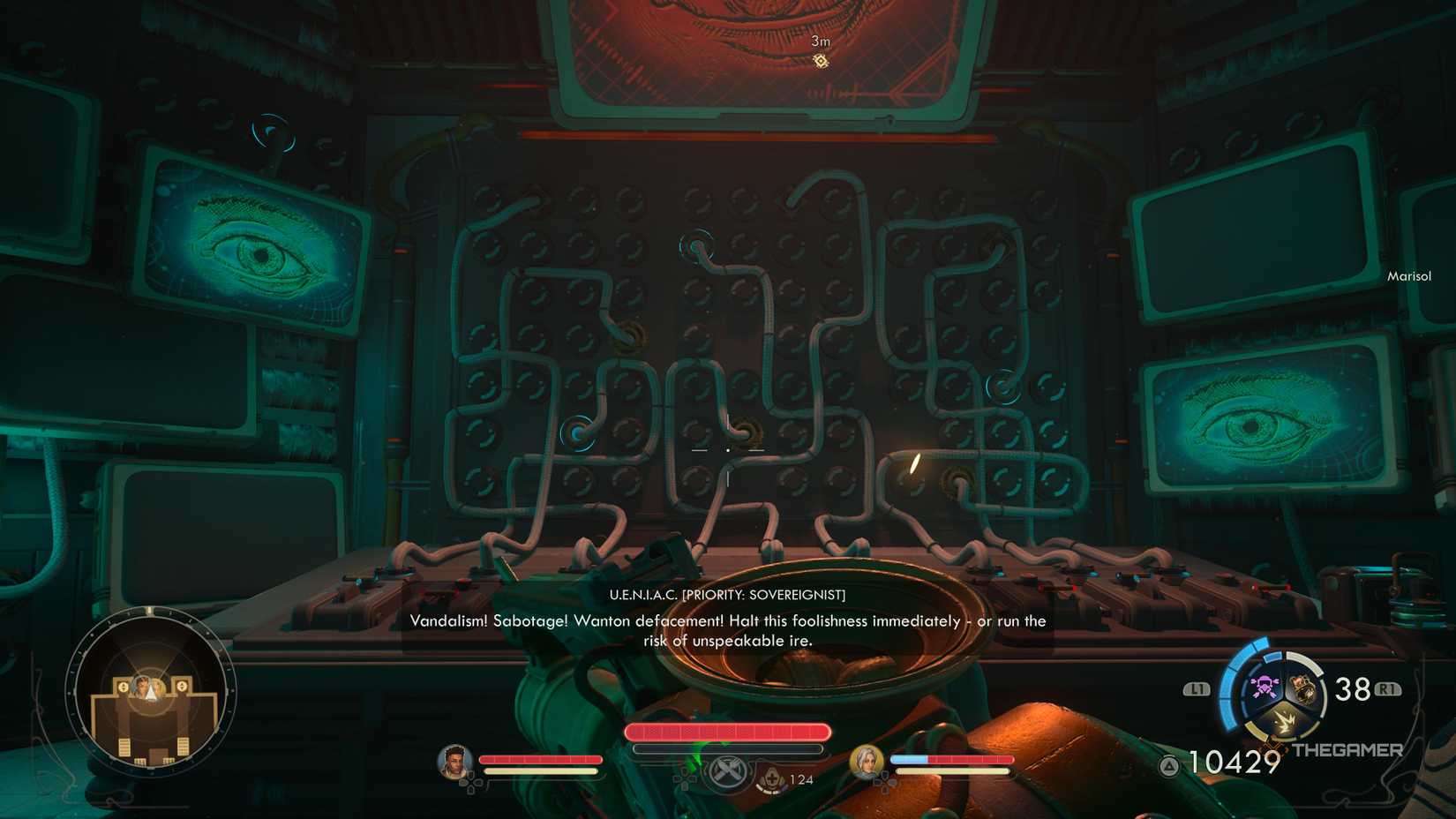Click Felix's companion portrait
This screenshot has width=1456, height=819.
(x=453, y=761)
